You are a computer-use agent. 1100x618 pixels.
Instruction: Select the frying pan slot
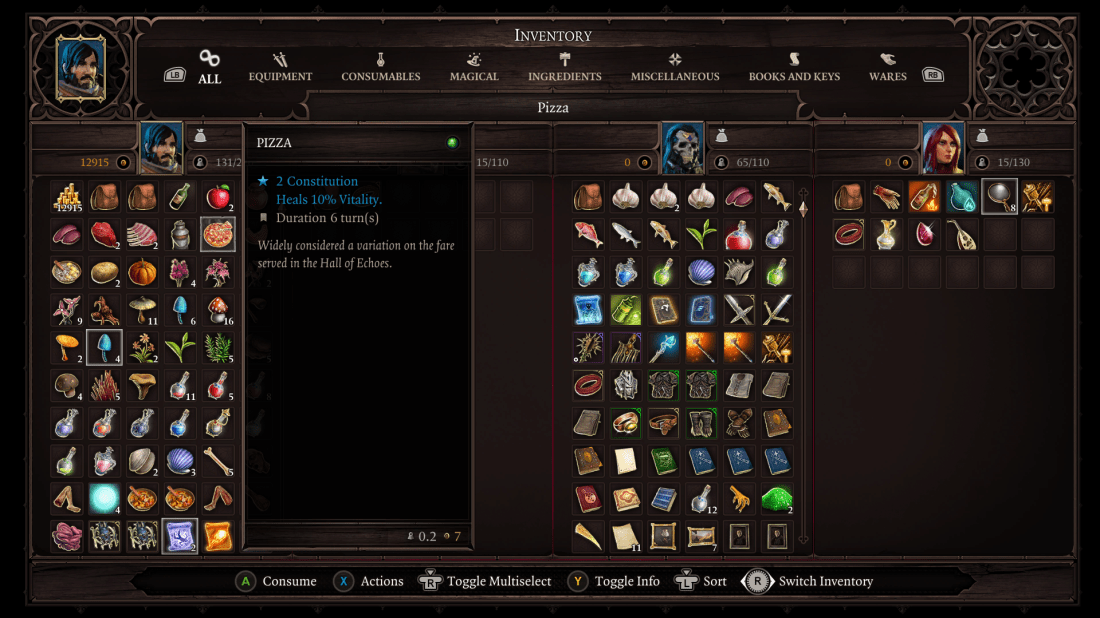(x=1000, y=197)
